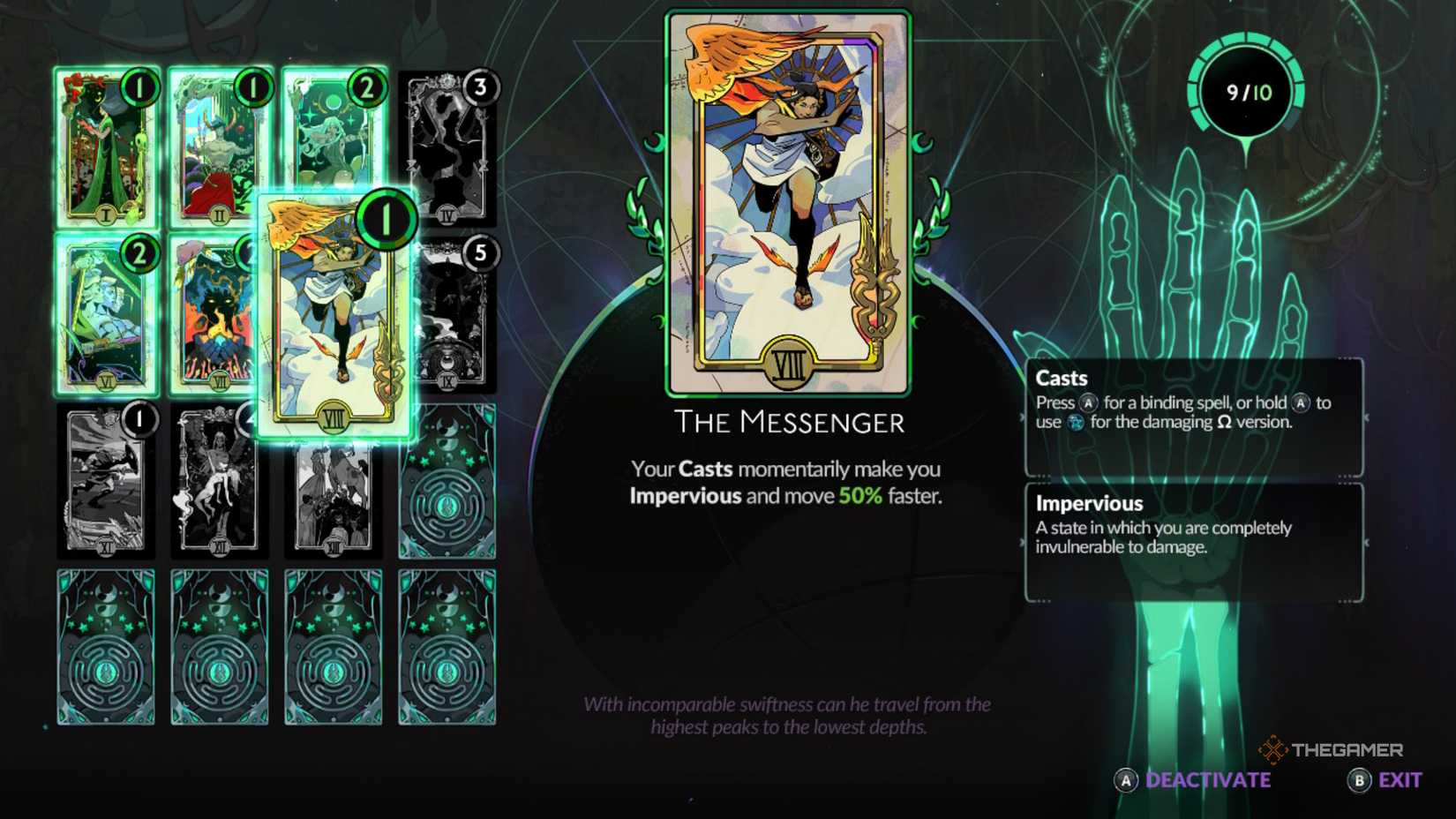This screenshot has width=1456, height=819.
Task: Click the first face-down card in bottom row
Action: tap(105, 649)
